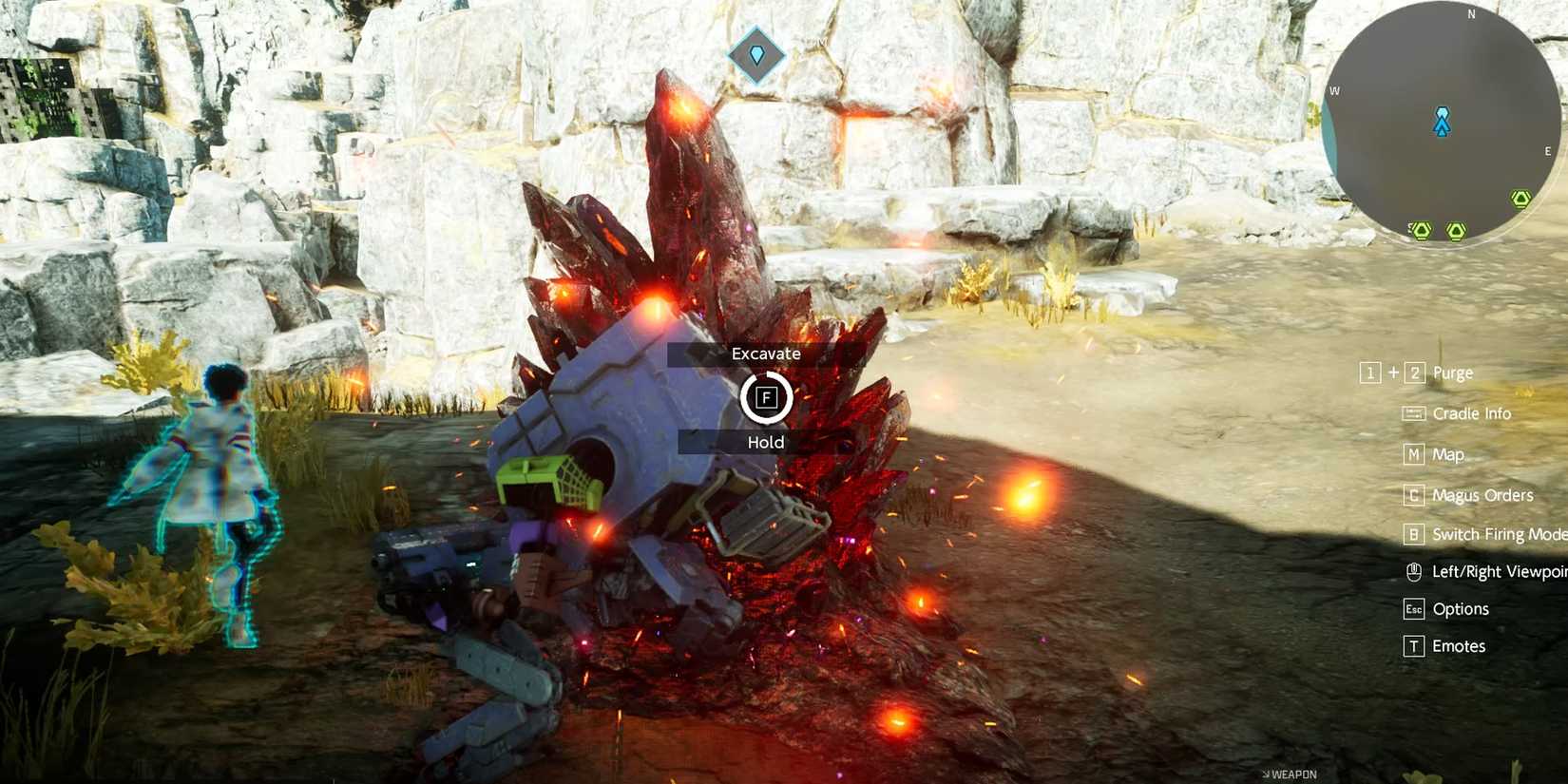Click the Hold text below the F prompt
The width and height of the screenshot is (1568, 784).
coord(766,442)
